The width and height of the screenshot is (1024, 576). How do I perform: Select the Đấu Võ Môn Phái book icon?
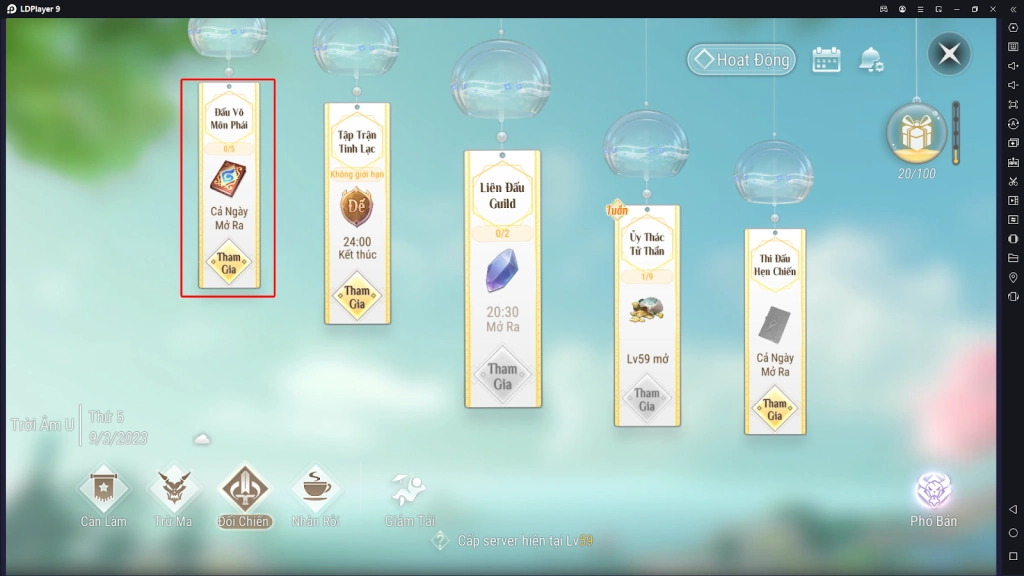[x=229, y=179]
